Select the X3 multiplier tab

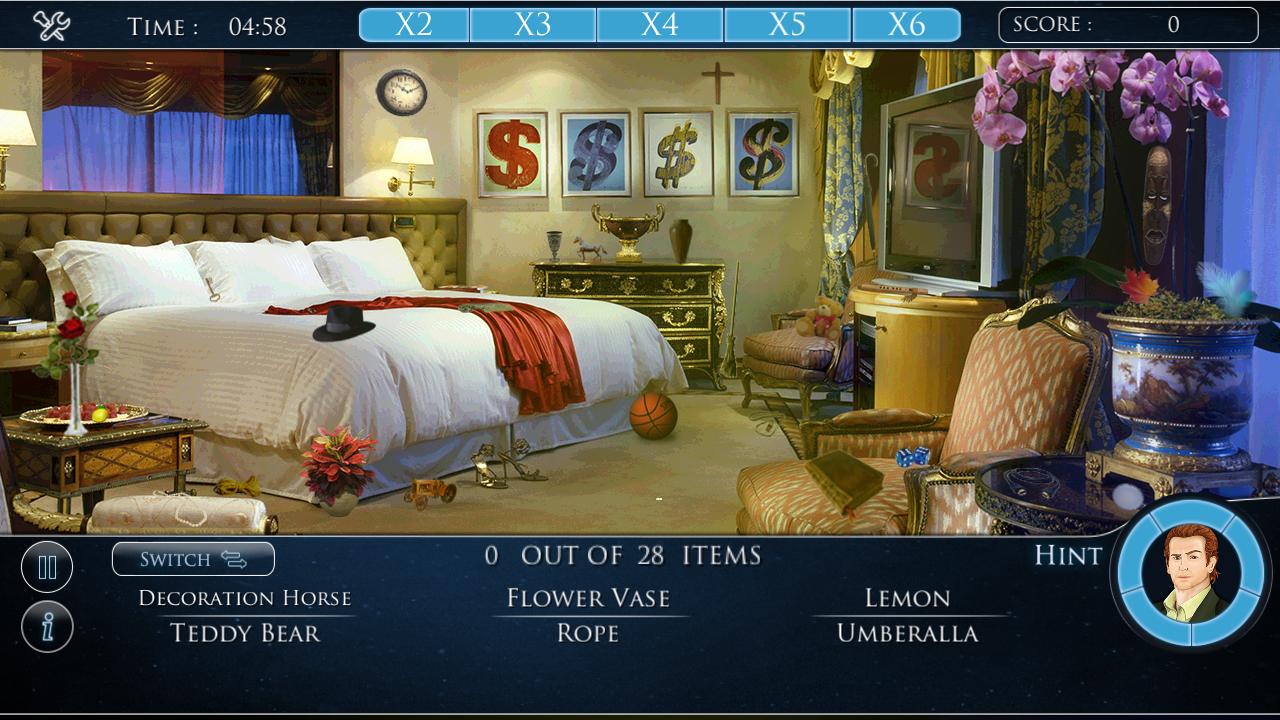coord(537,22)
